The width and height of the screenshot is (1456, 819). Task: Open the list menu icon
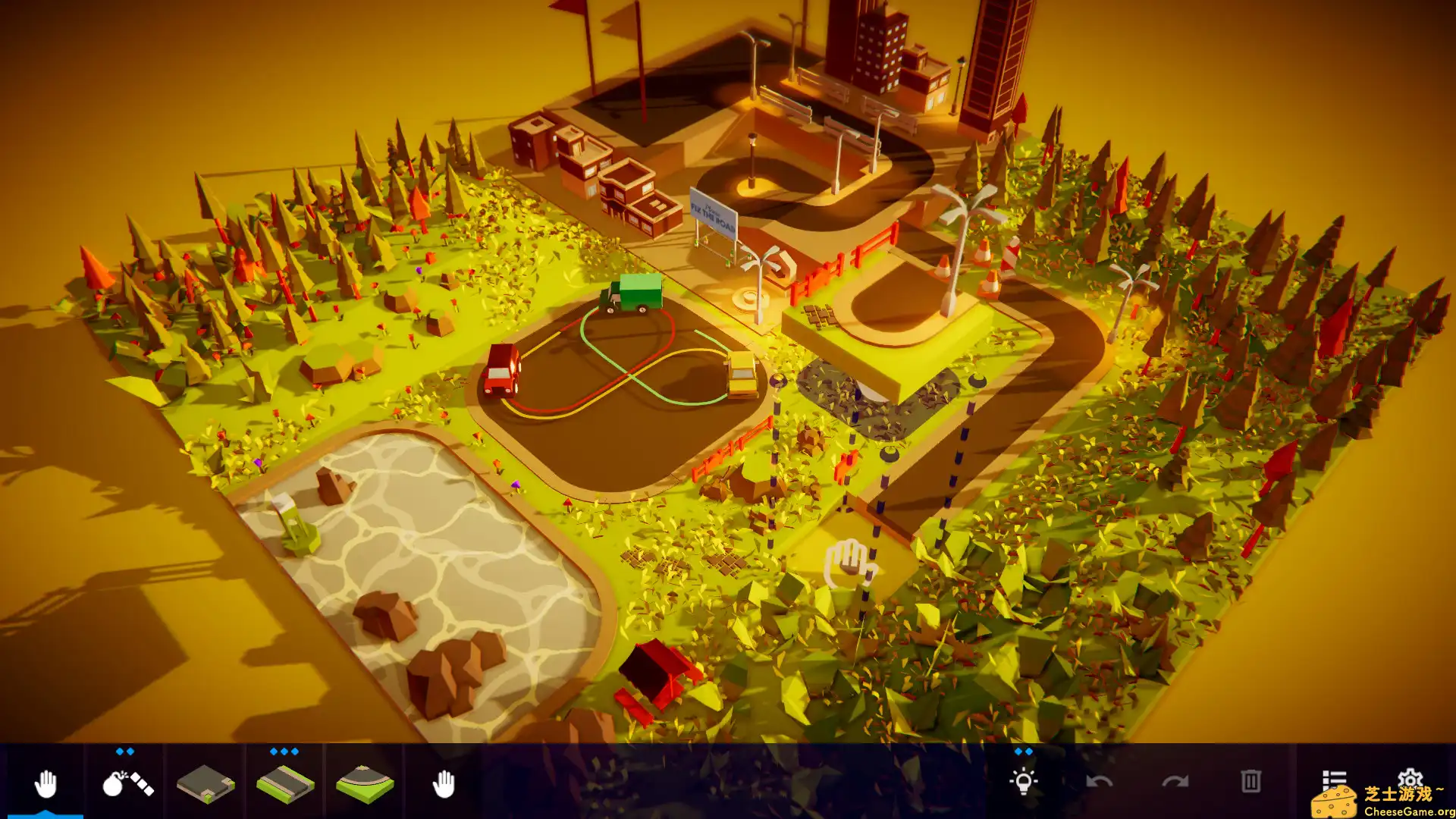tap(1333, 779)
